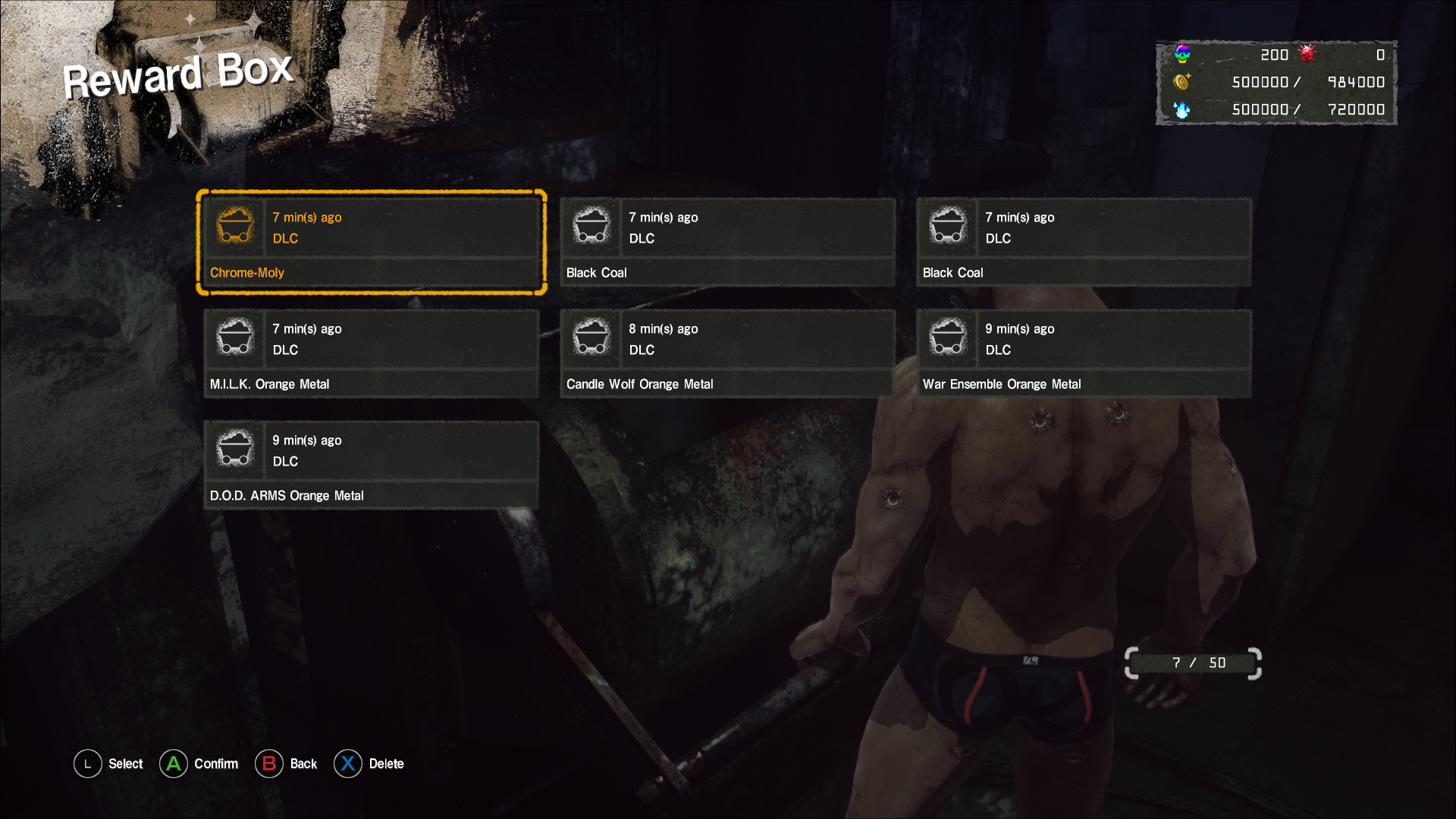Click the minecart icon on the first Black Coal reward
This screenshot has width=1456, height=819.
click(591, 225)
